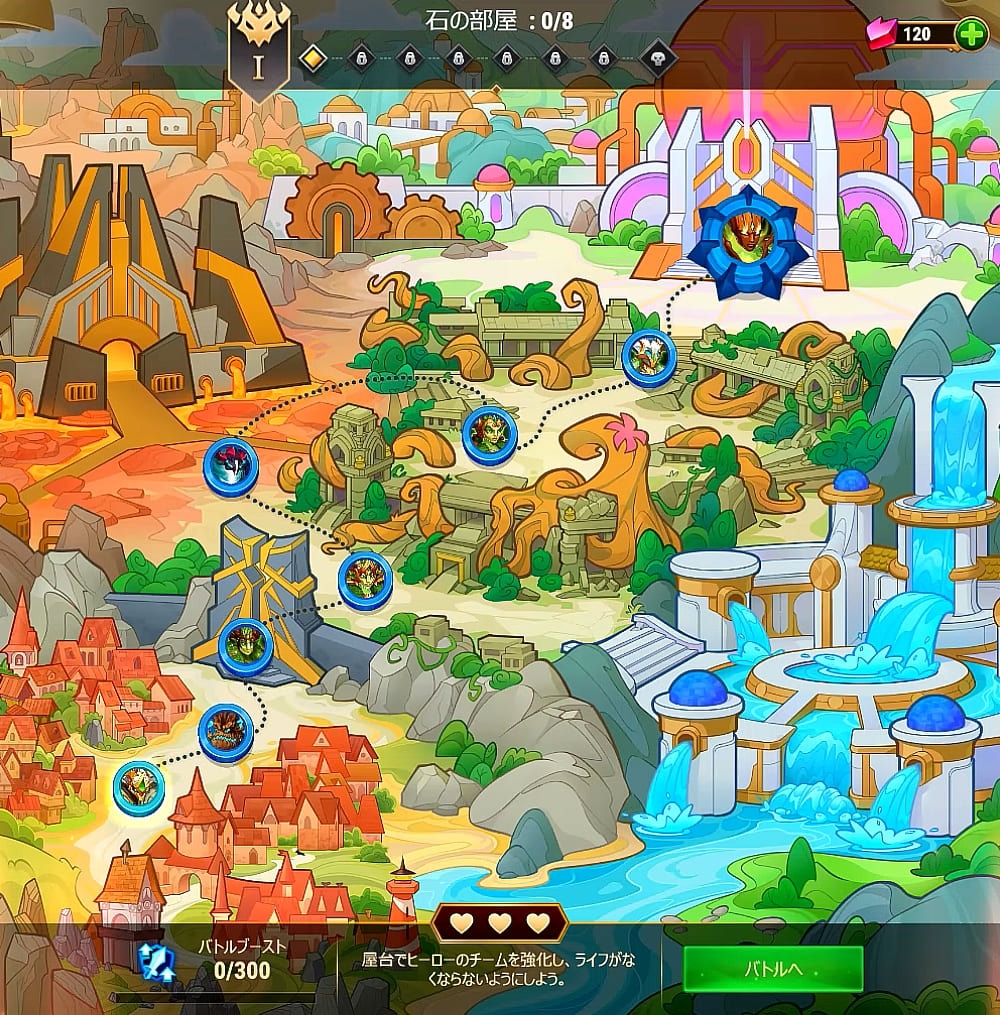Select the stage node just below the boss emblem
This screenshot has width=1000, height=1015.
[649, 357]
